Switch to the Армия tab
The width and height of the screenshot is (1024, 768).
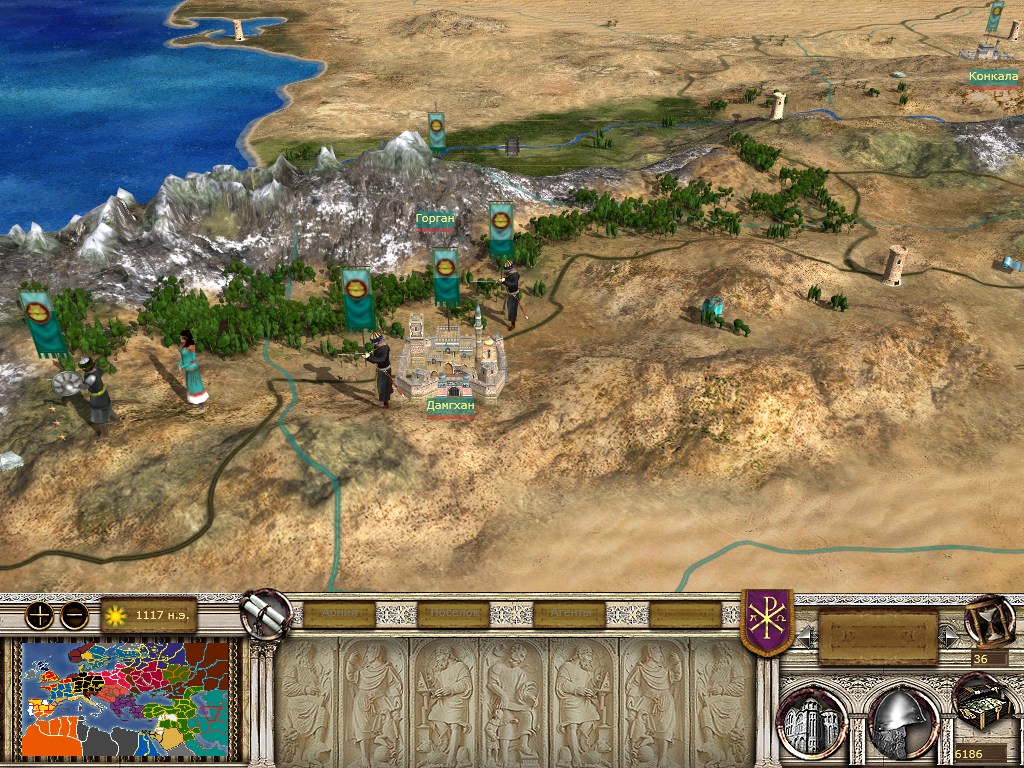[x=339, y=614]
